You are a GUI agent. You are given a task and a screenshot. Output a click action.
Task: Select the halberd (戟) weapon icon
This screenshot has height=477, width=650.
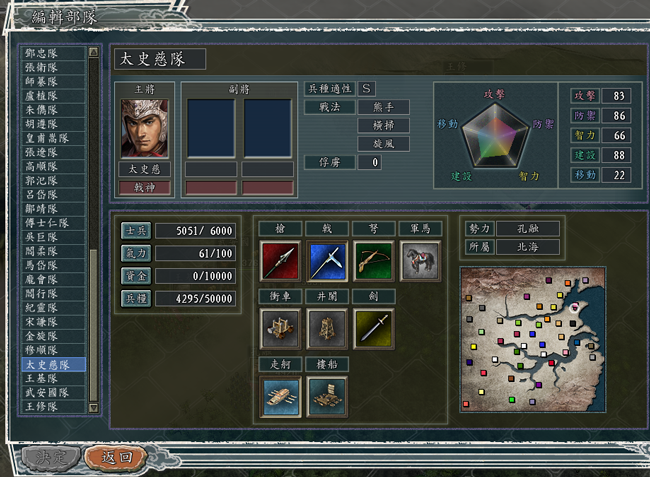pyautogui.click(x=327, y=260)
